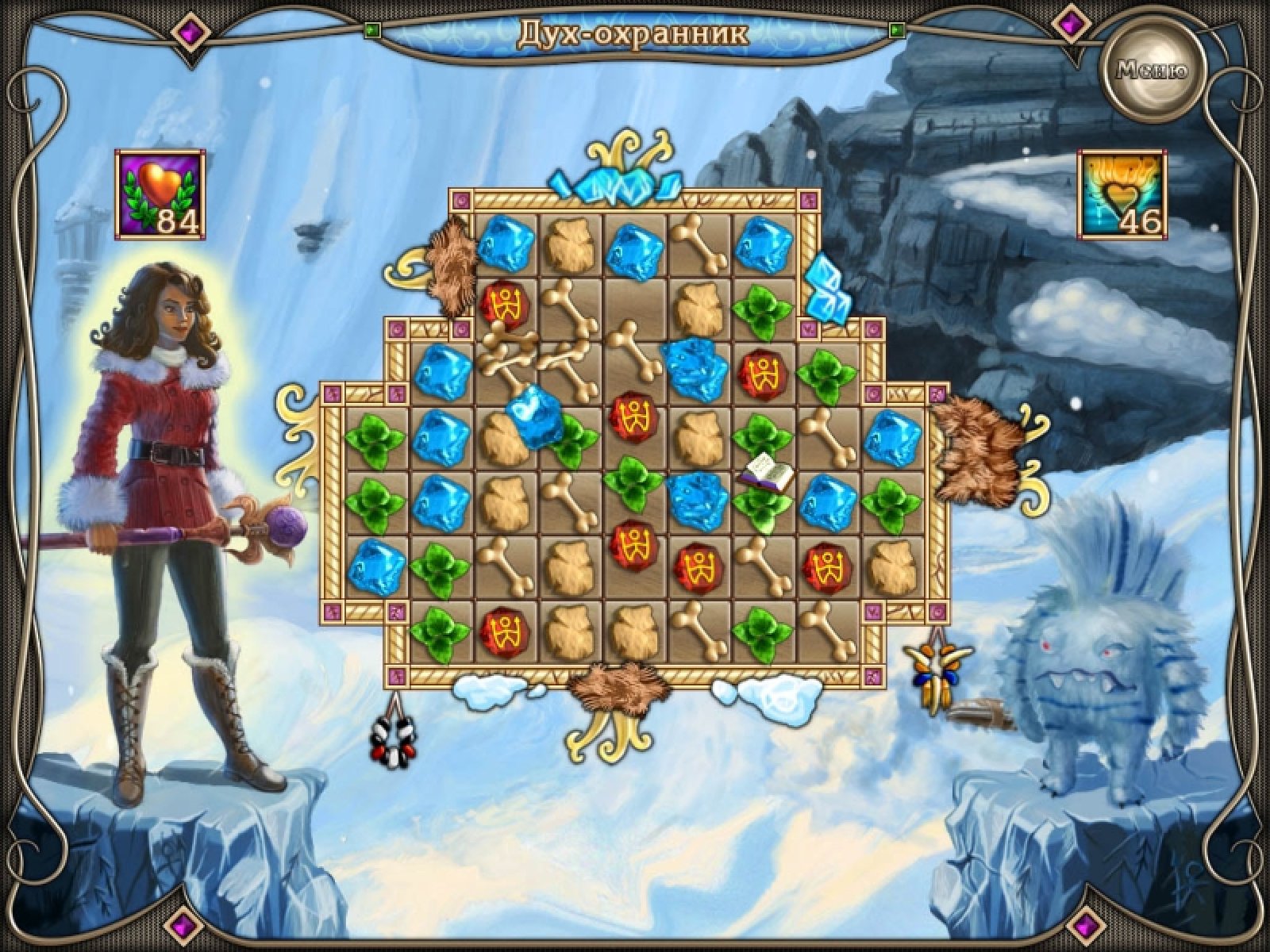
Task: Select the green leaf tile under the spell book
Action: (762, 509)
